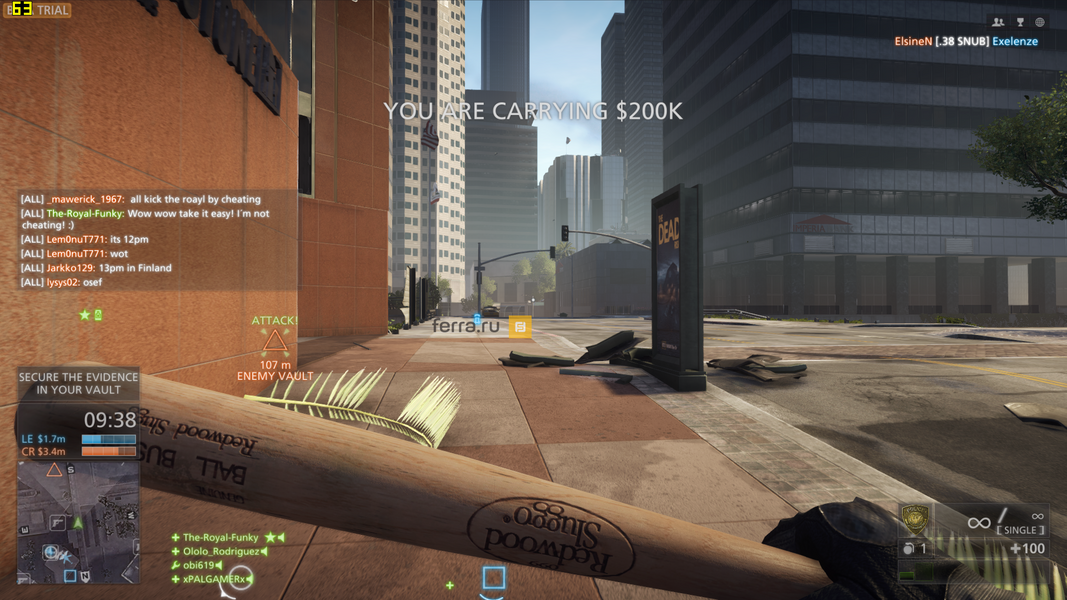Viewport: 1067px width, 600px height.
Task: Select the Enemy Vault attack objective marker
Action: [x=275, y=345]
